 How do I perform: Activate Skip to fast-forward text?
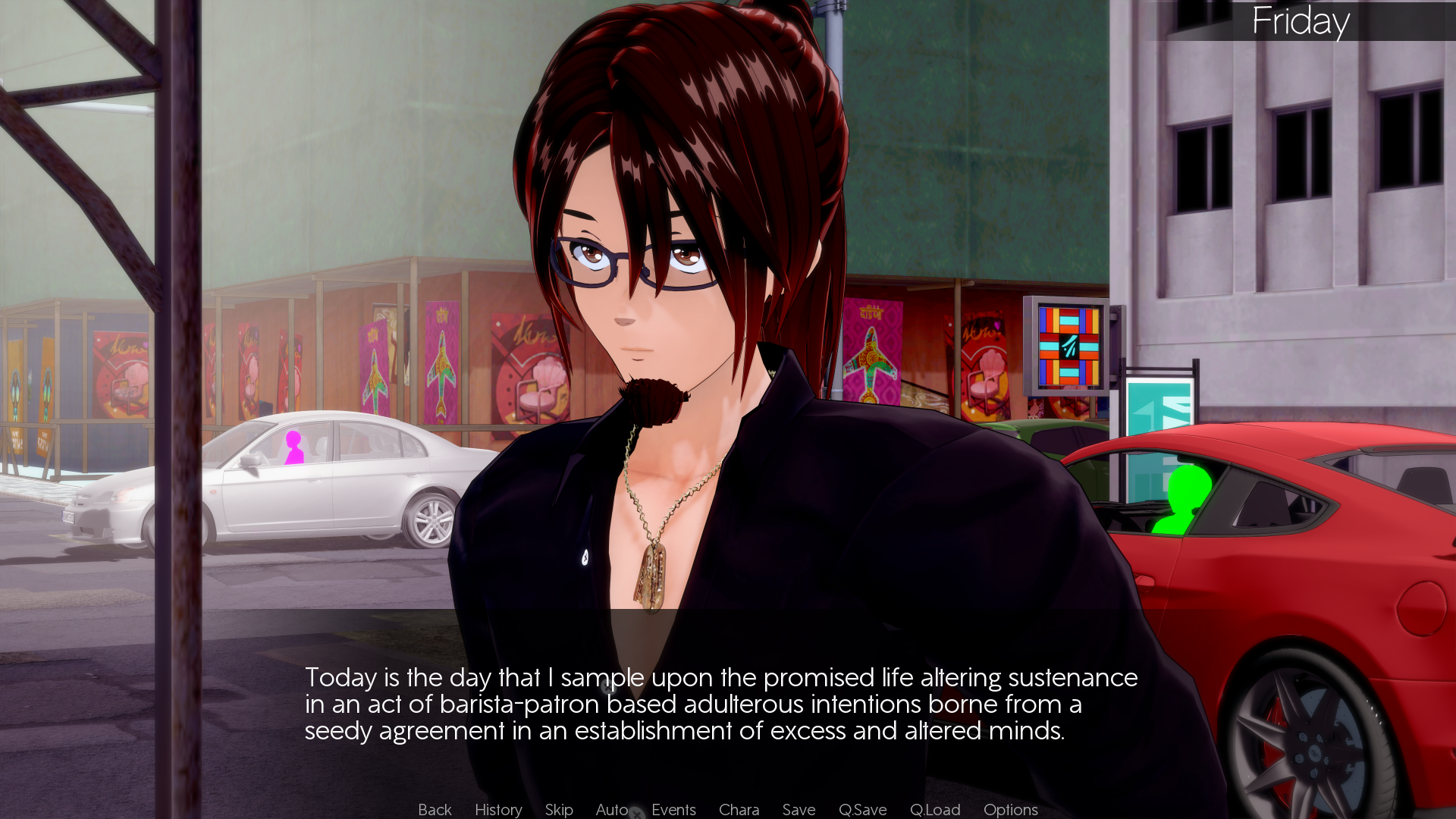[559, 809]
